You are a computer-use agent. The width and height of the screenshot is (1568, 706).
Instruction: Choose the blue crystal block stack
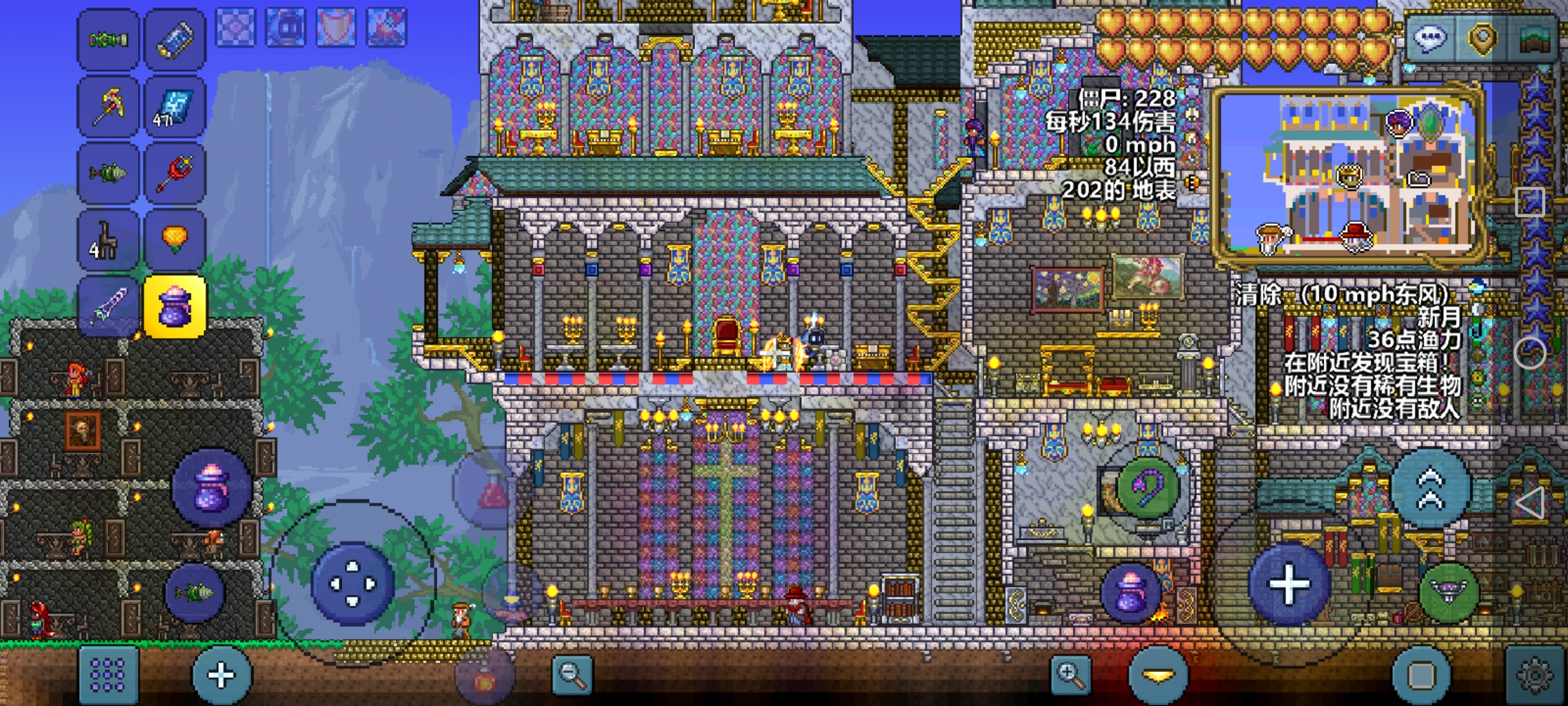coord(174,106)
